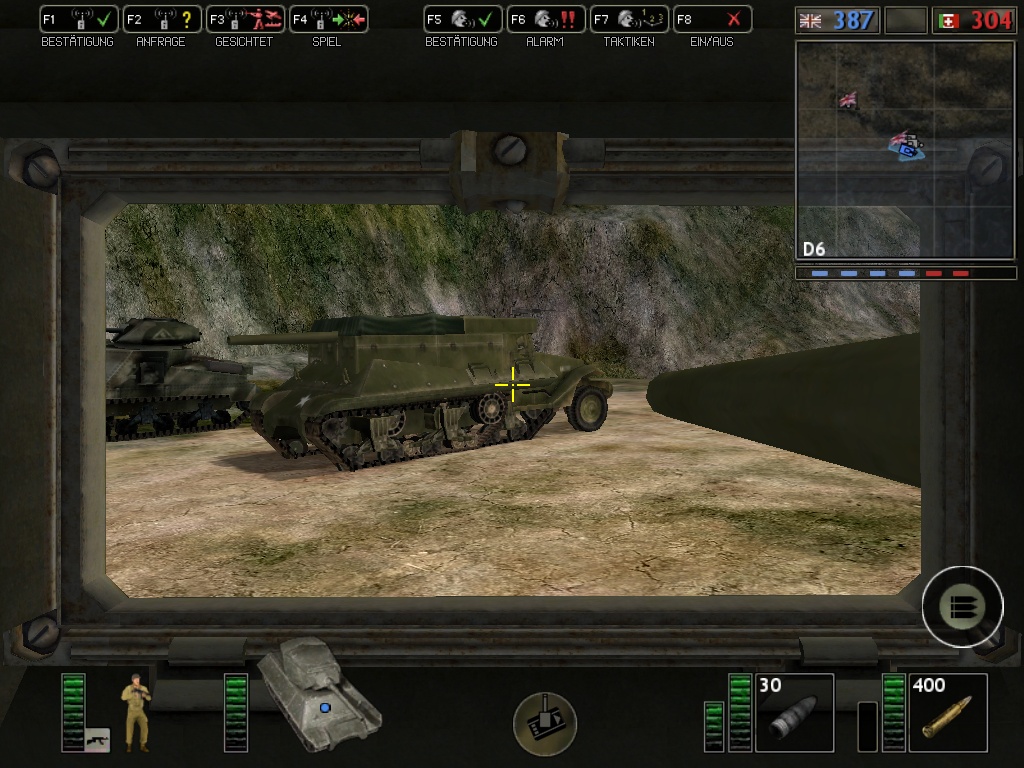Activate the F5 Bestätigung voice command
1024x768 pixels.
(462, 19)
